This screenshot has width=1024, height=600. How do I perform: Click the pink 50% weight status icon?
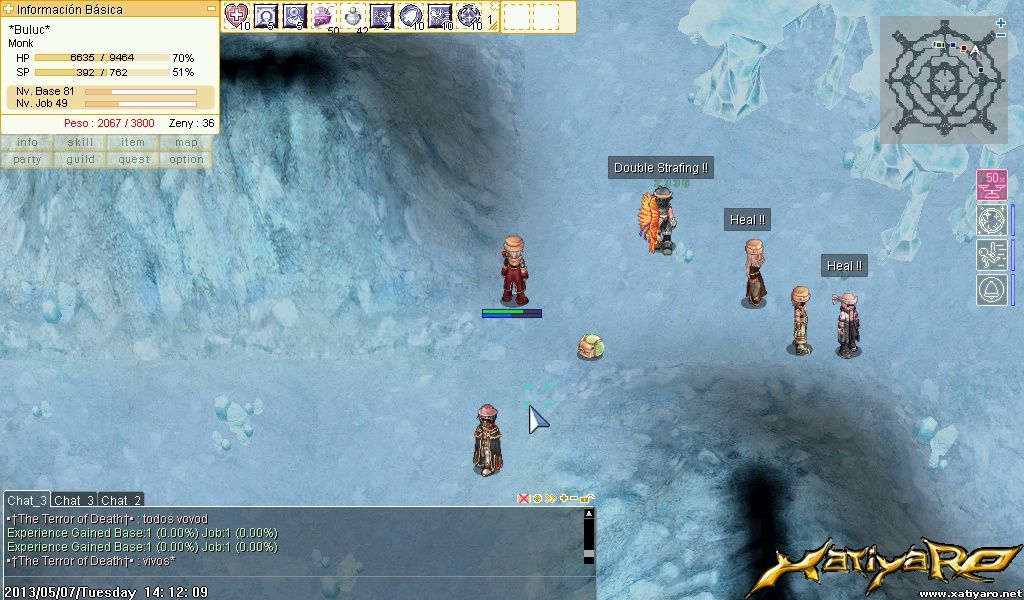point(991,185)
